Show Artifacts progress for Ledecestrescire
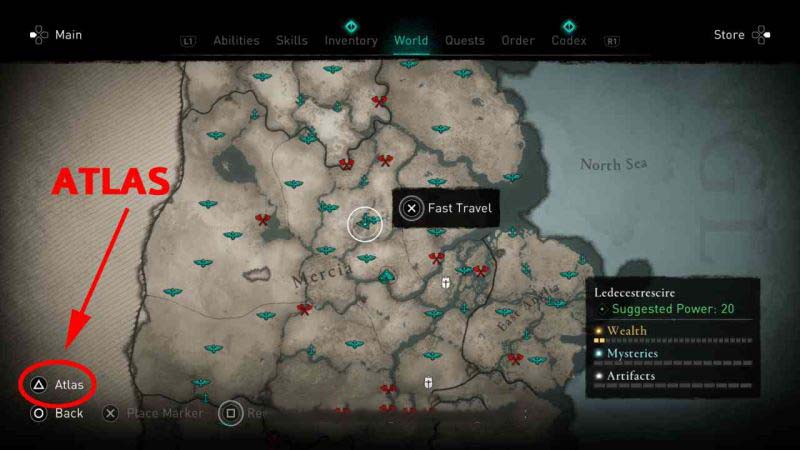 point(630,376)
